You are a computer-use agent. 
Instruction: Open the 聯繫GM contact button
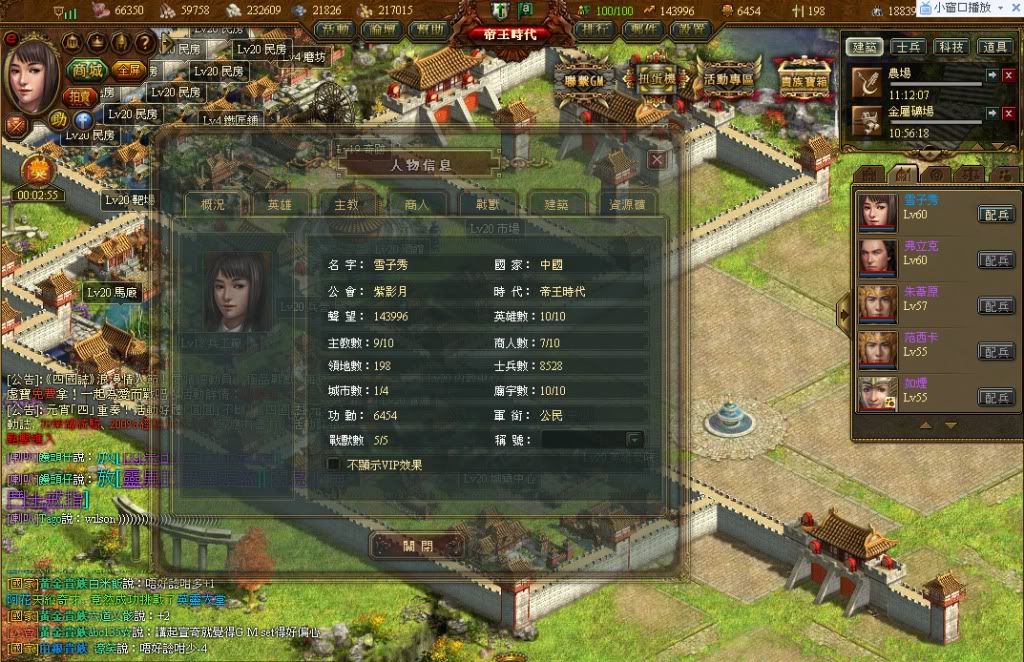(x=585, y=78)
